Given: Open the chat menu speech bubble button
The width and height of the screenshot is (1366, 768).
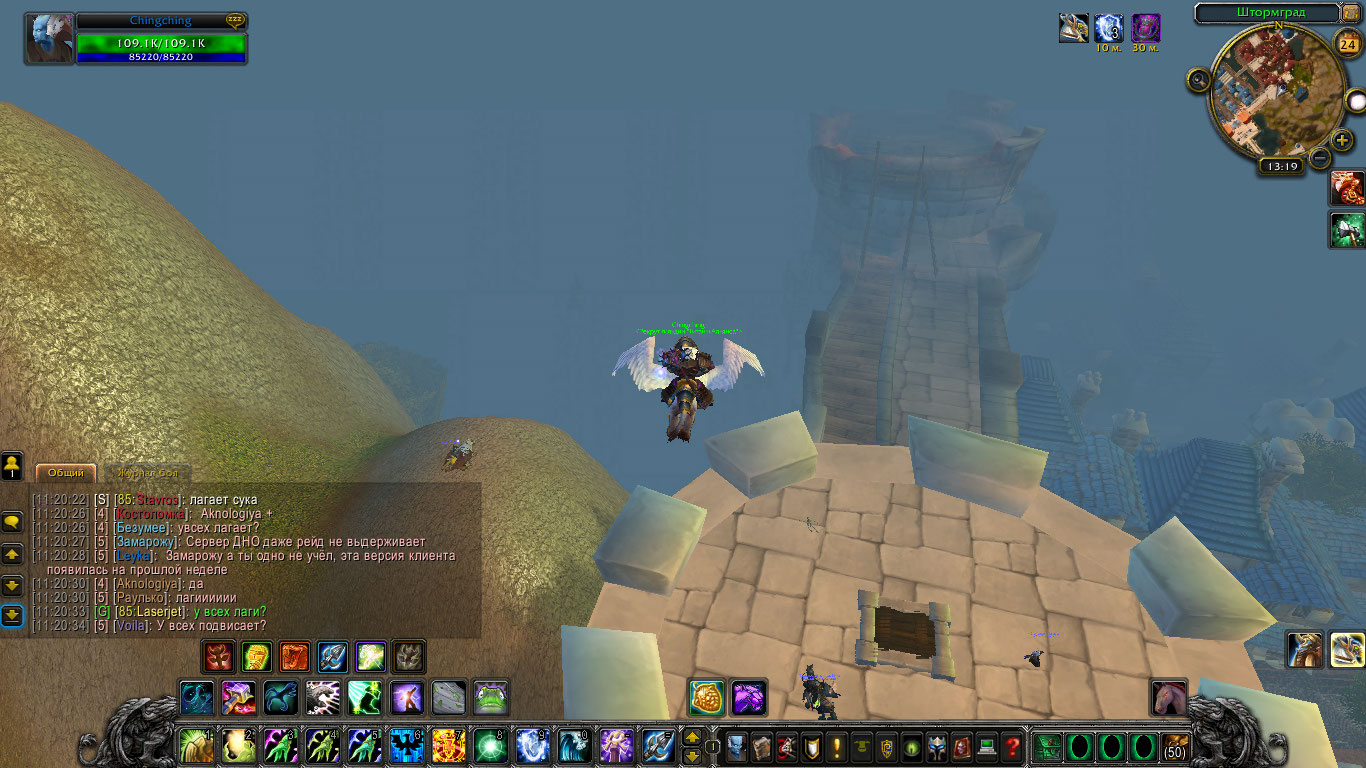Looking at the screenshot, I should pos(13,522).
